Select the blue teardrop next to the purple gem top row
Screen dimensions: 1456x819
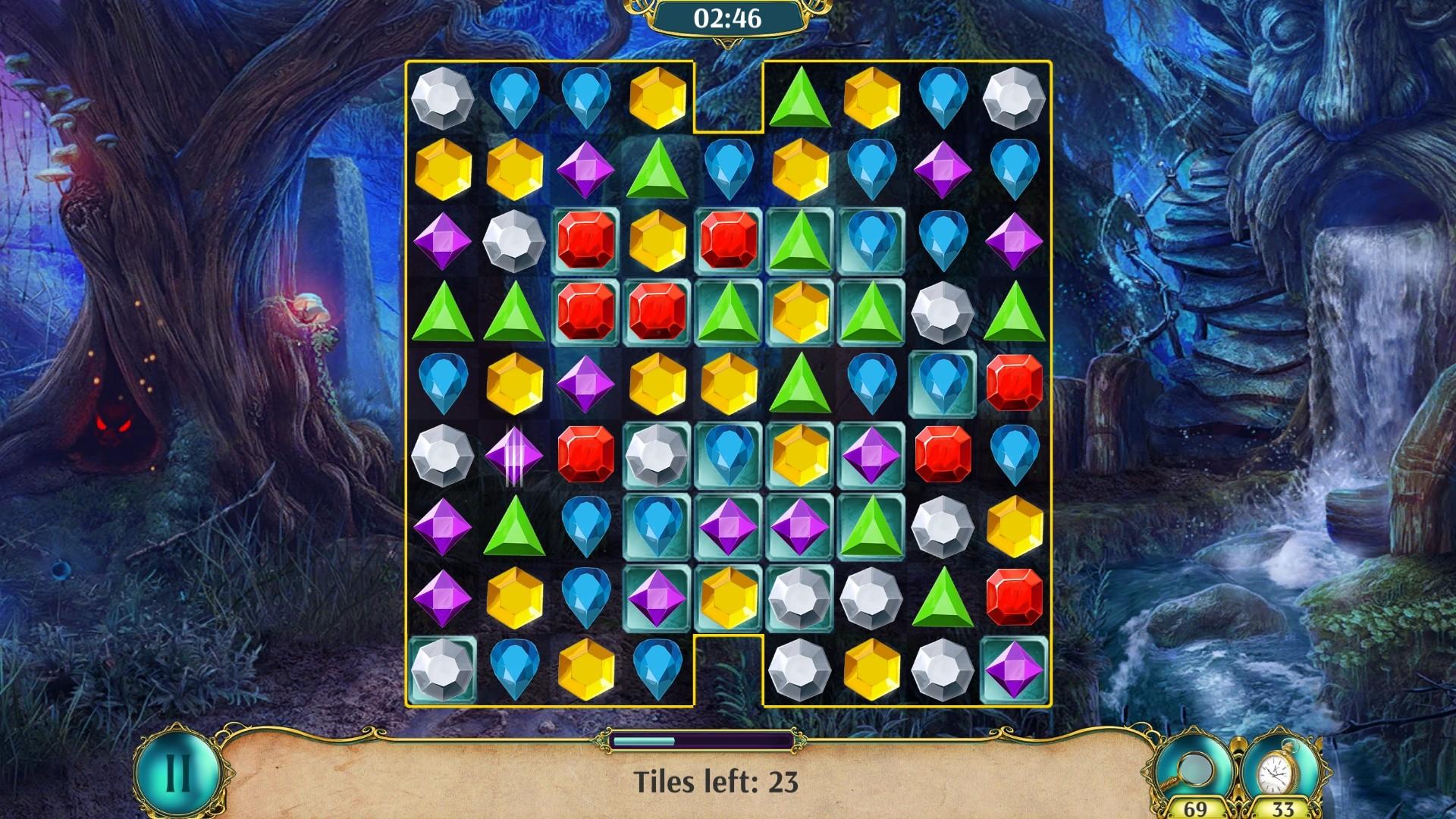(x=1012, y=171)
